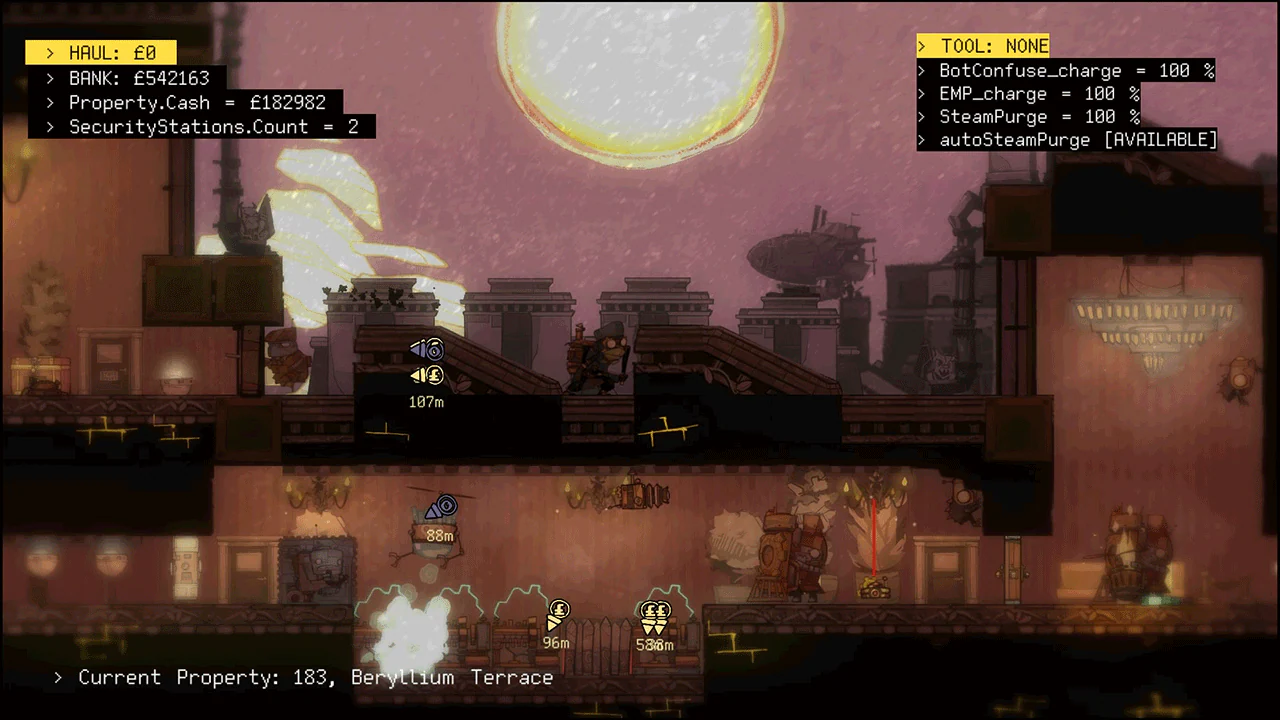The image size is (1280, 720).
Task: Expand the Current Property chevron
Action: pos(57,677)
